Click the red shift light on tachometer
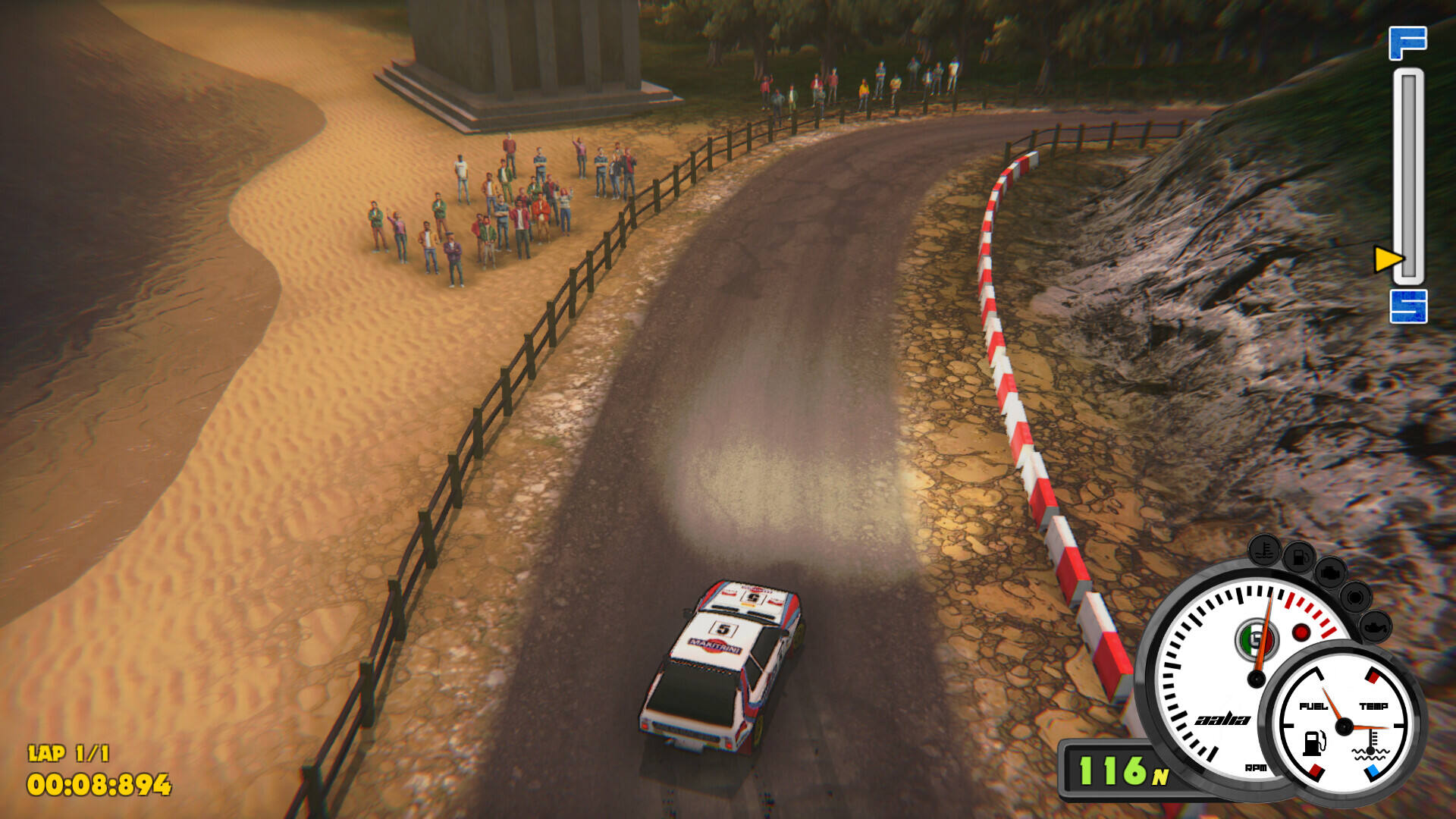 pyautogui.click(x=1301, y=632)
